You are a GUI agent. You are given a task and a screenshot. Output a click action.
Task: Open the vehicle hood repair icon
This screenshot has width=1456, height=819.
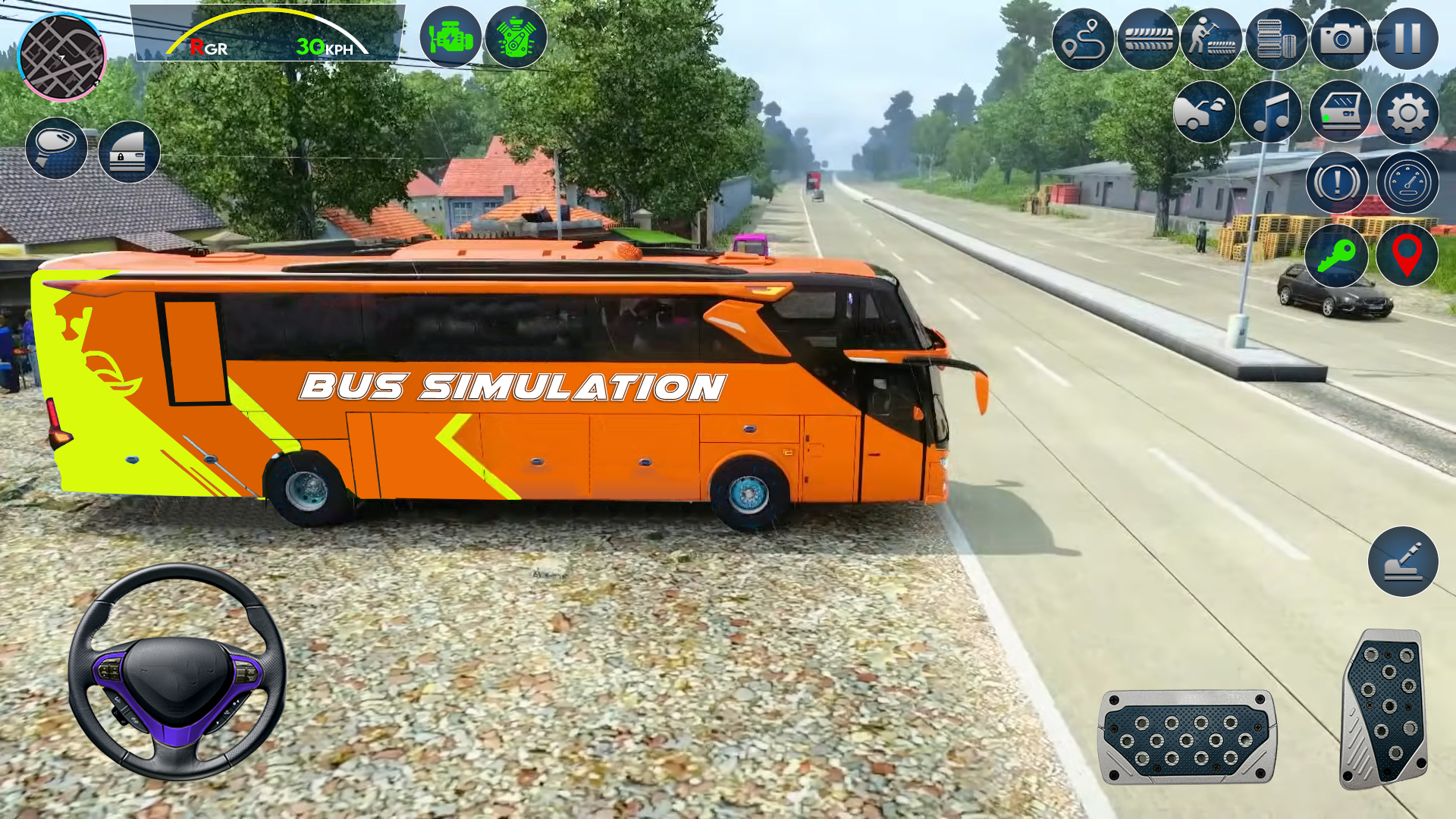1203,112
